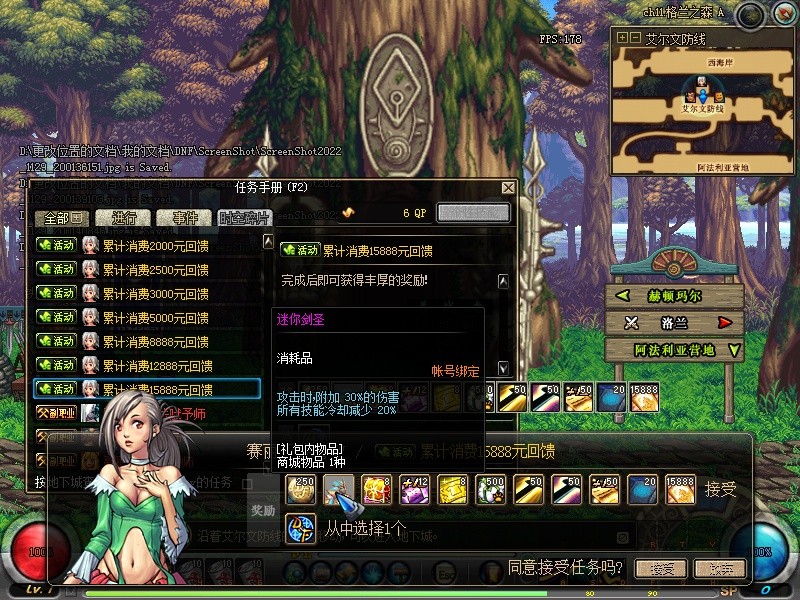Switch to the 全部 quest tab
This screenshot has height=600, width=800.
(x=62, y=218)
